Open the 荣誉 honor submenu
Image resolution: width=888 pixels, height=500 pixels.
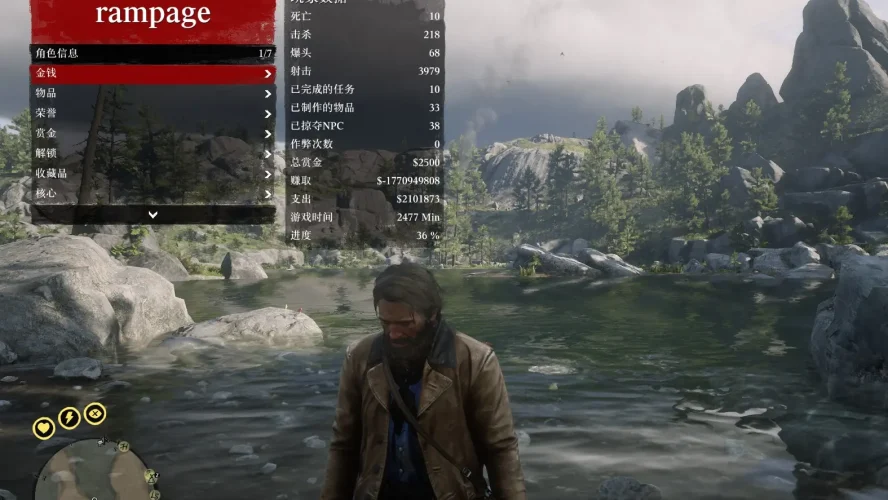coord(152,114)
